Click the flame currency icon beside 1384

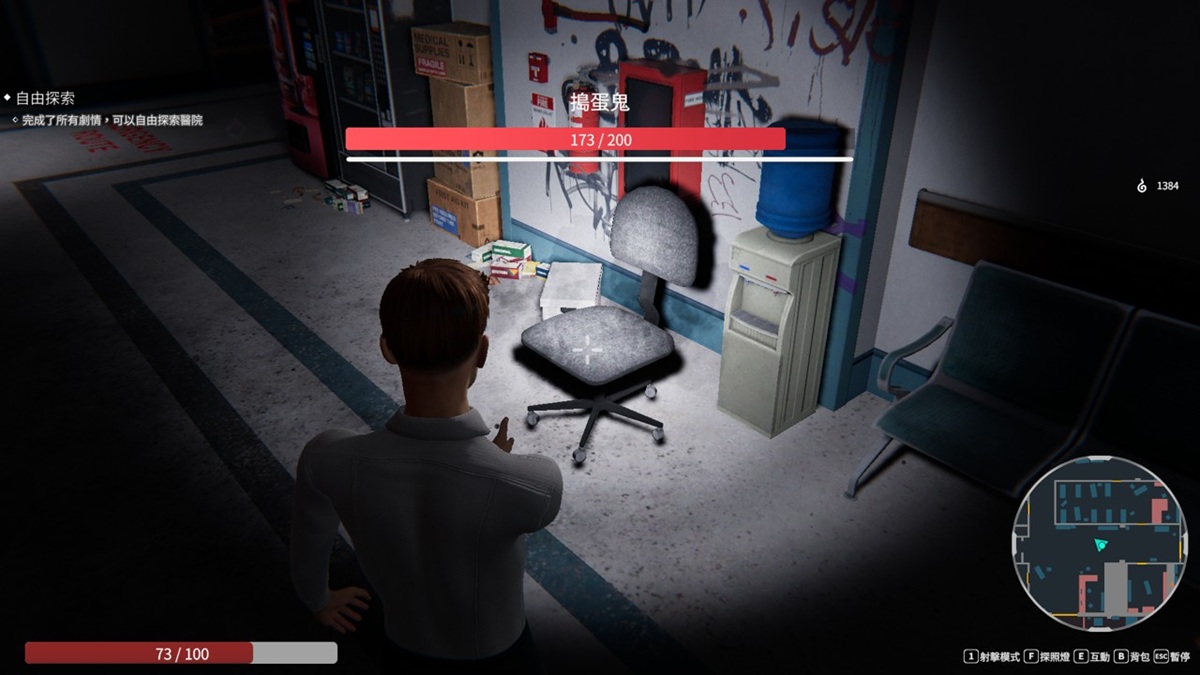click(x=1143, y=186)
